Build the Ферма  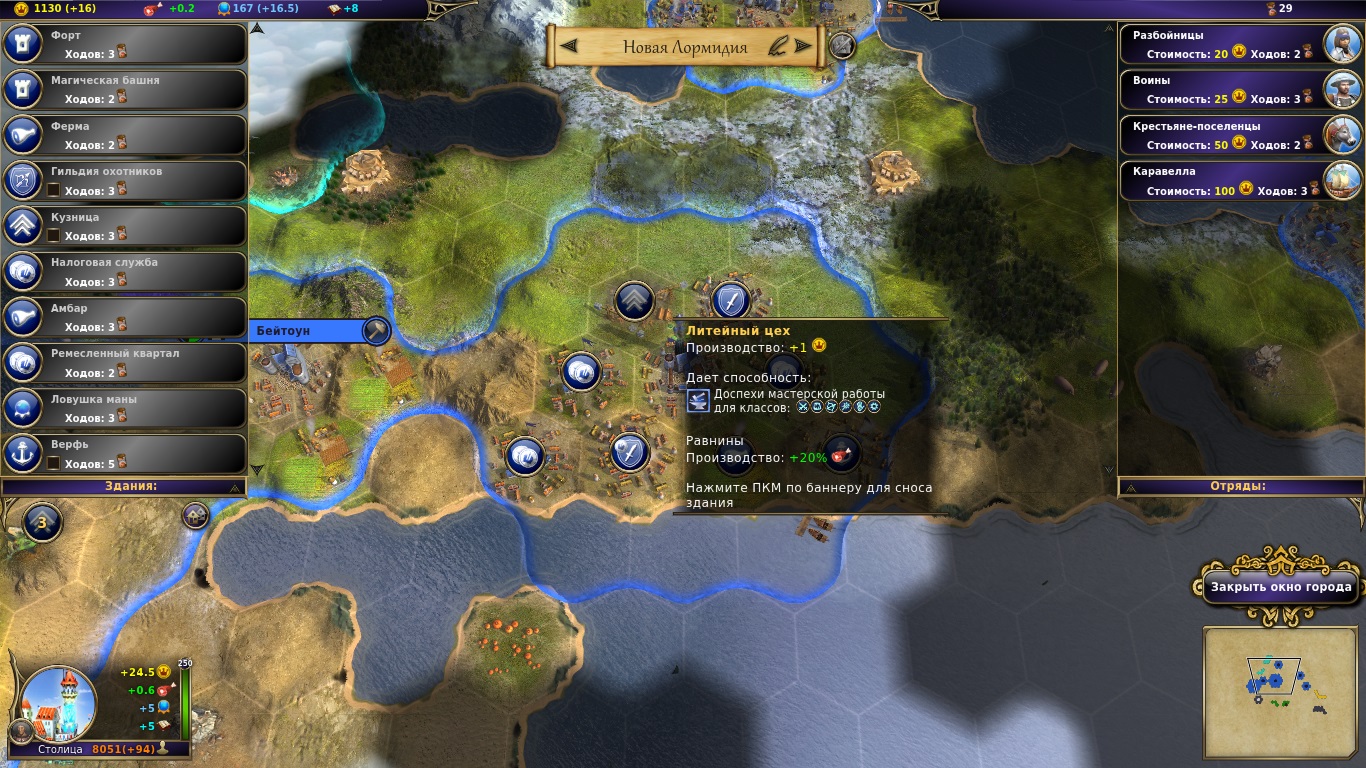125,135
